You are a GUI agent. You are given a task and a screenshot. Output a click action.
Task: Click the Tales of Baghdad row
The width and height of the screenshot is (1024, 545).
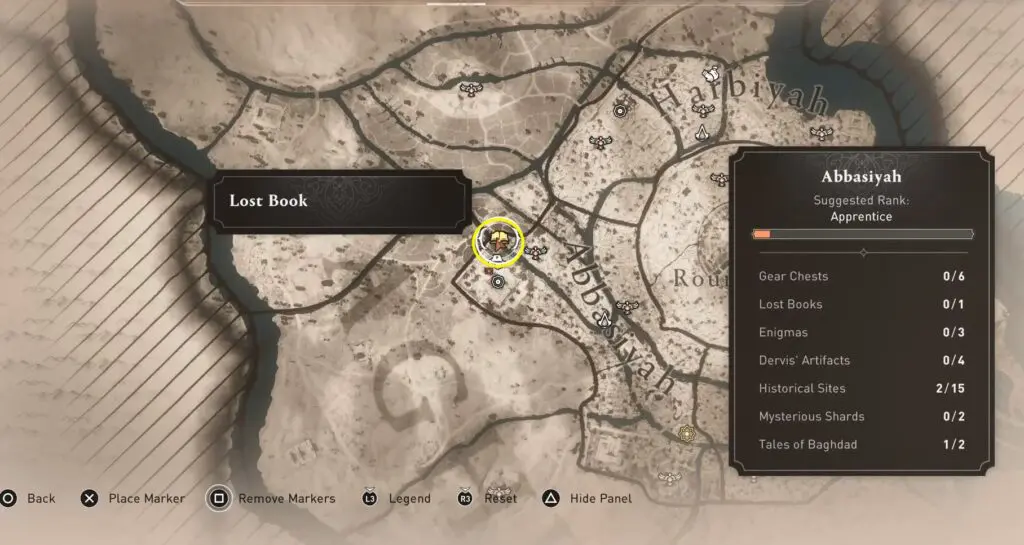tap(862, 444)
